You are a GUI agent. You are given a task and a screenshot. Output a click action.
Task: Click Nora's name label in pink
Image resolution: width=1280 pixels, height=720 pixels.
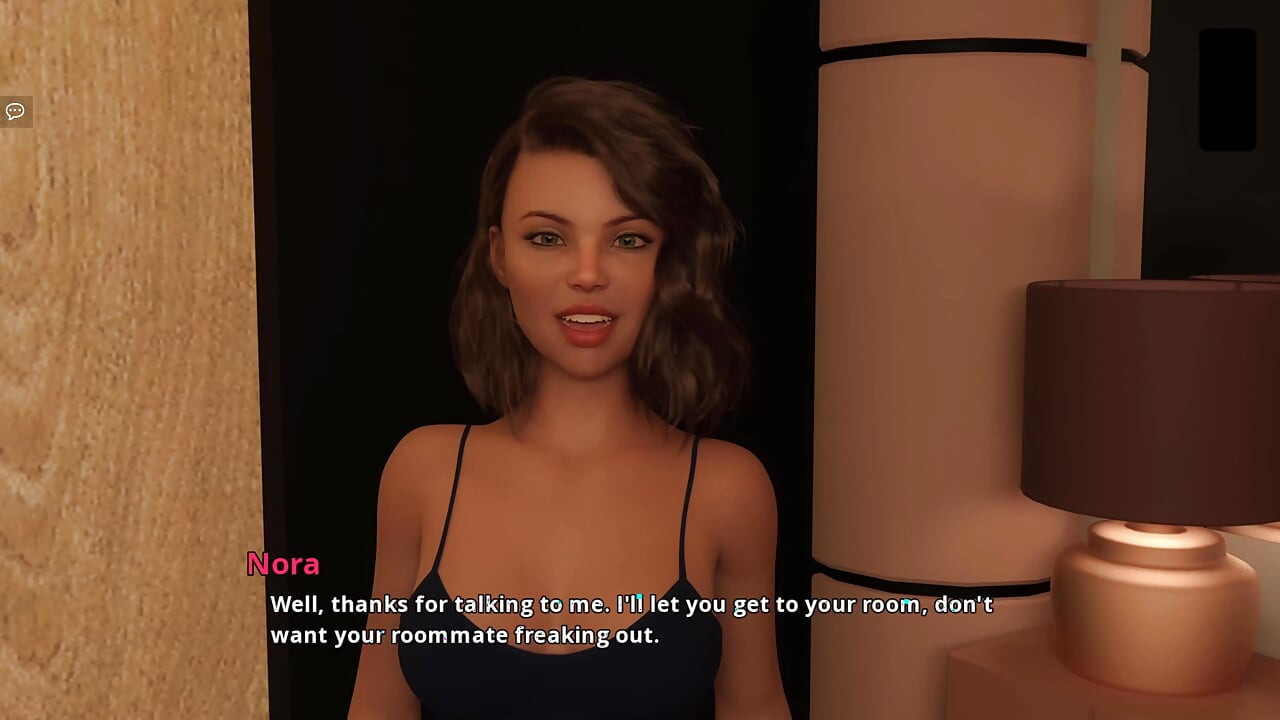283,565
